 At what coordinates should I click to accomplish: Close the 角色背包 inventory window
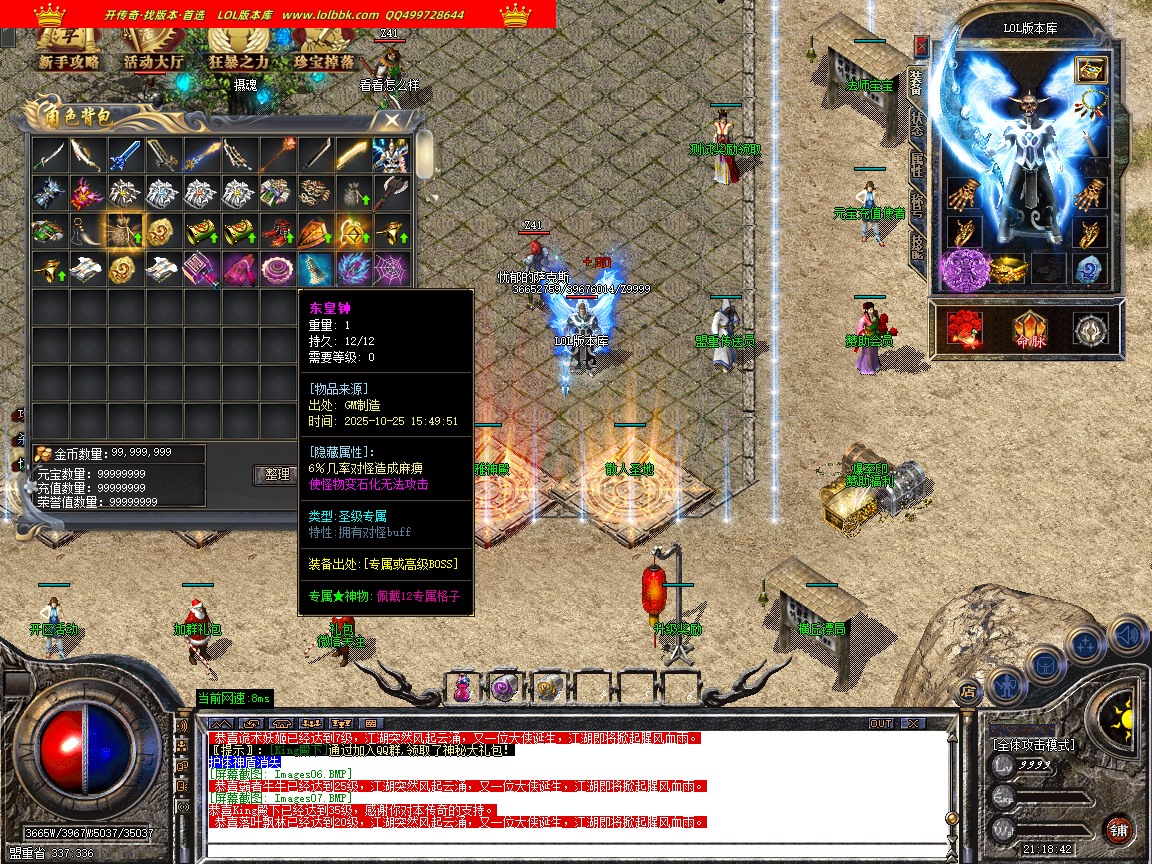(x=392, y=120)
